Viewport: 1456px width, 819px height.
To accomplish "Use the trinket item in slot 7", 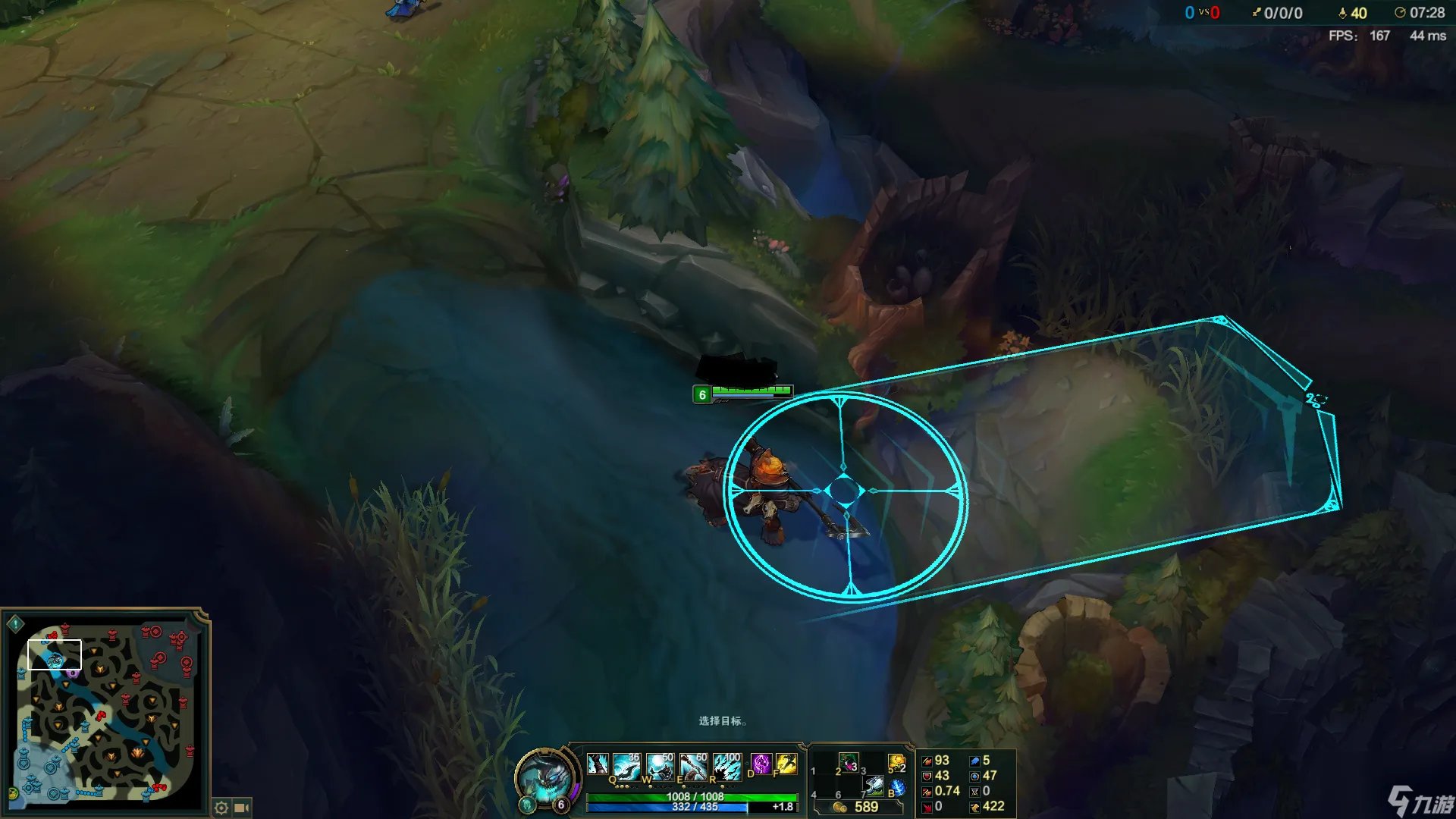I will coord(873,786).
